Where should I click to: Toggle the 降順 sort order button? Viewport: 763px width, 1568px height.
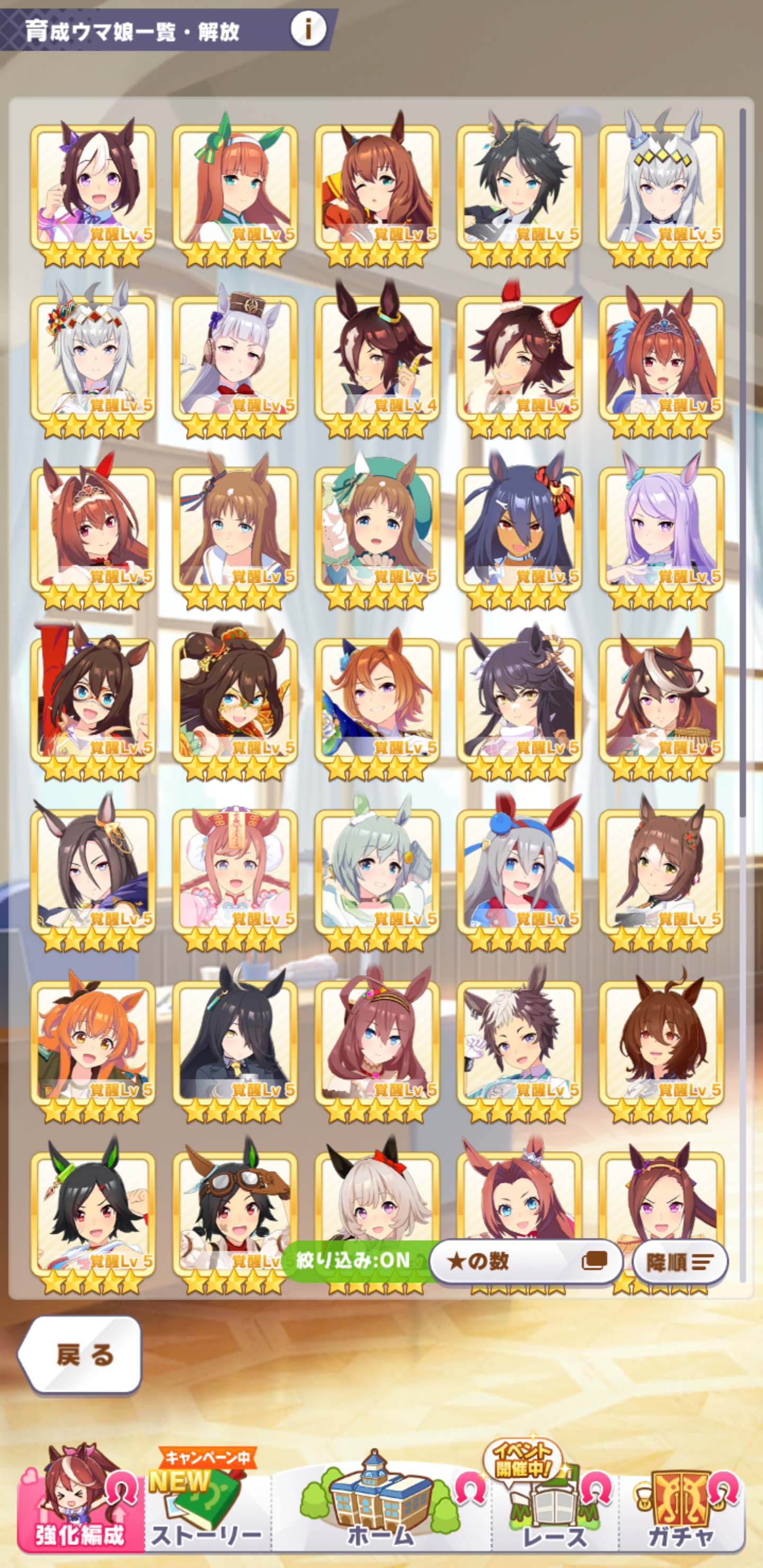(680, 1262)
